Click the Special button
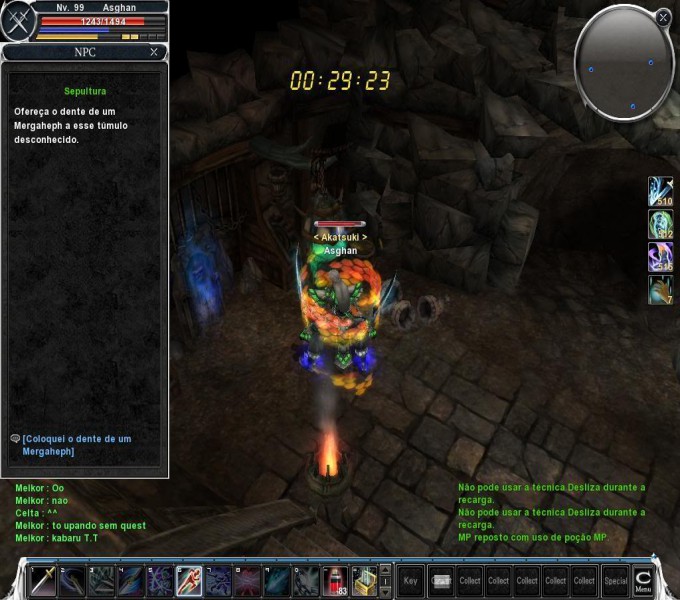 pyautogui.click(x=615, y=580)
